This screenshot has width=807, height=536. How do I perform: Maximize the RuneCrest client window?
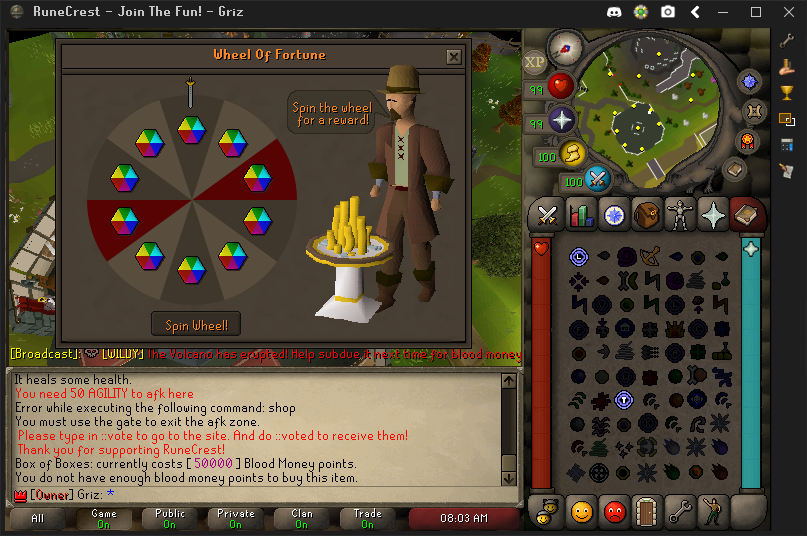click(x=756, y=12)
